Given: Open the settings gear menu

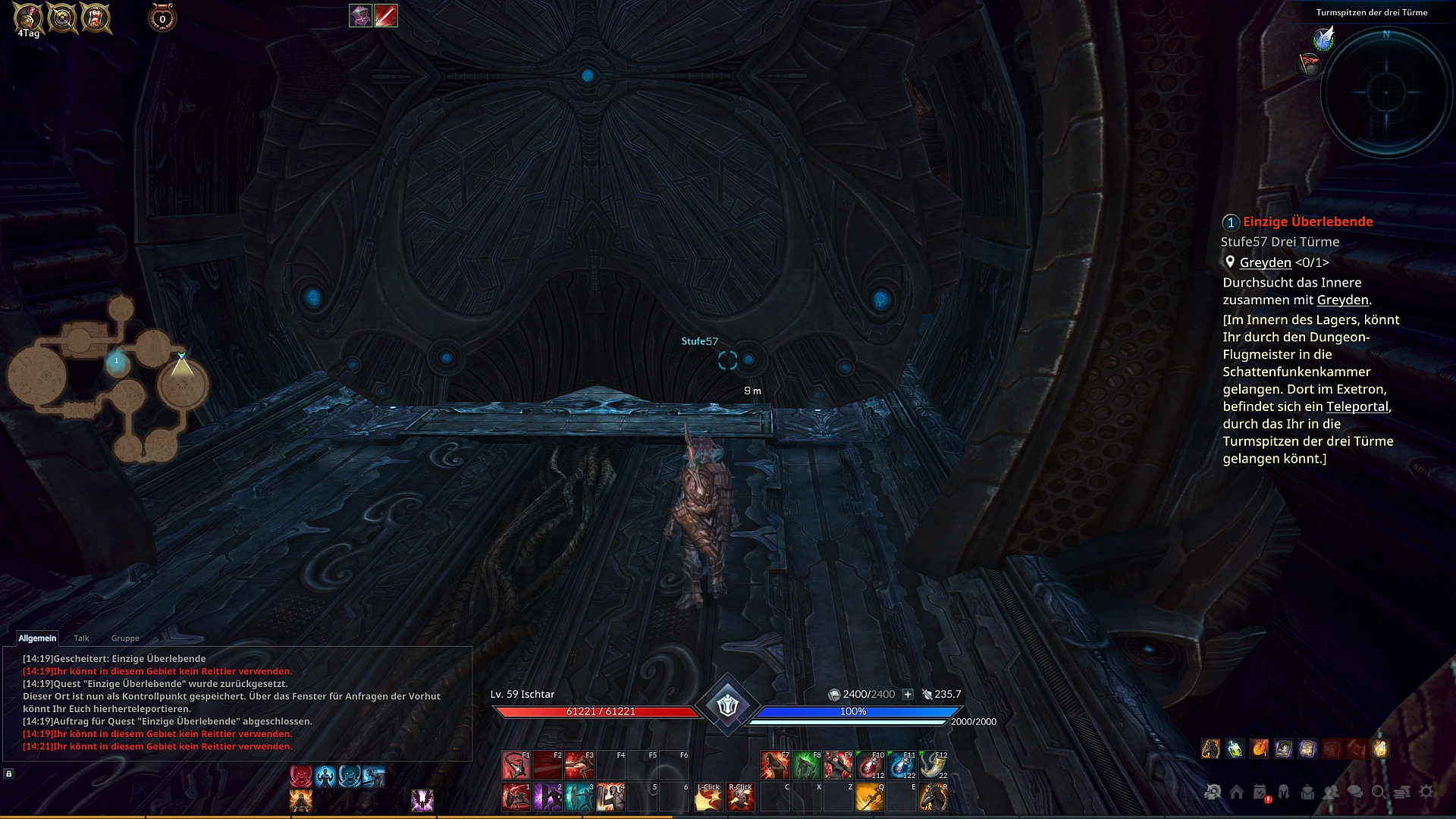Looking at the screenshot, I should [x=1426, y=792].
